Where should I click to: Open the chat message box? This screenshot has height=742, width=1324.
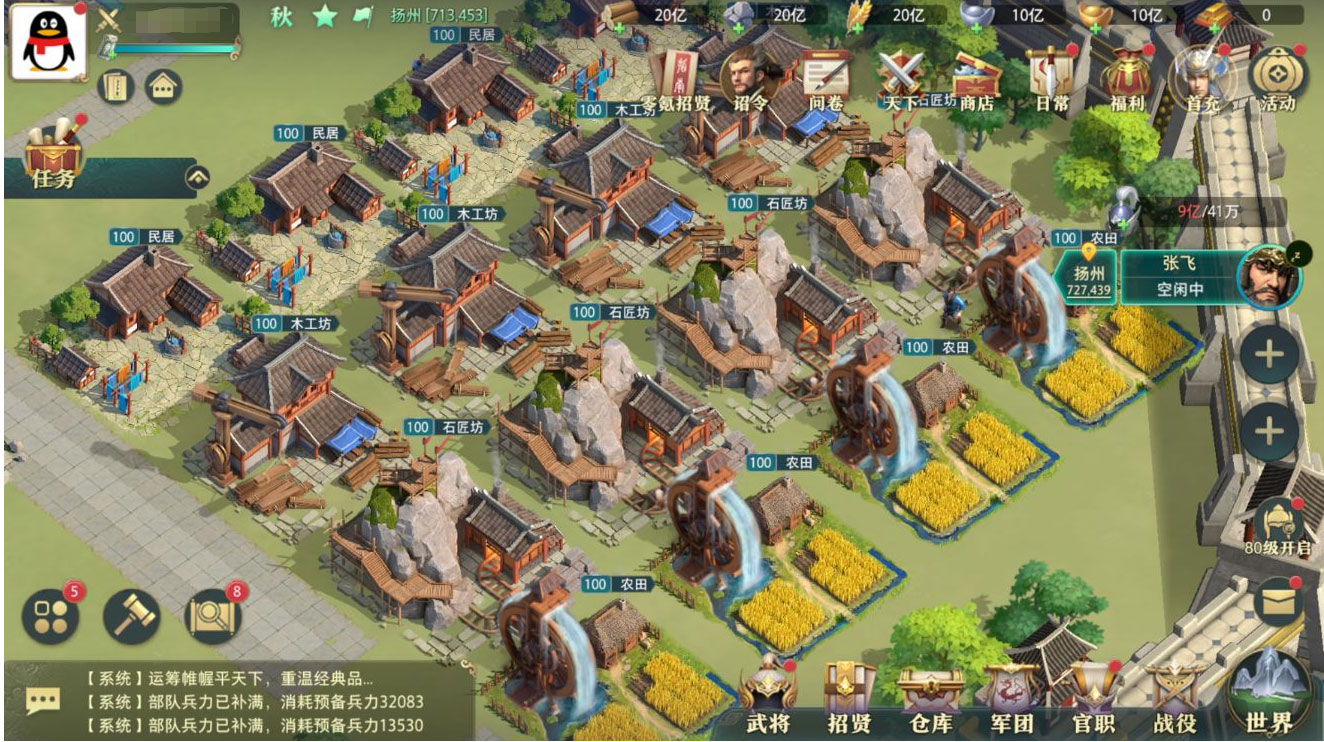pyautogui.click(x=42, y=701)
